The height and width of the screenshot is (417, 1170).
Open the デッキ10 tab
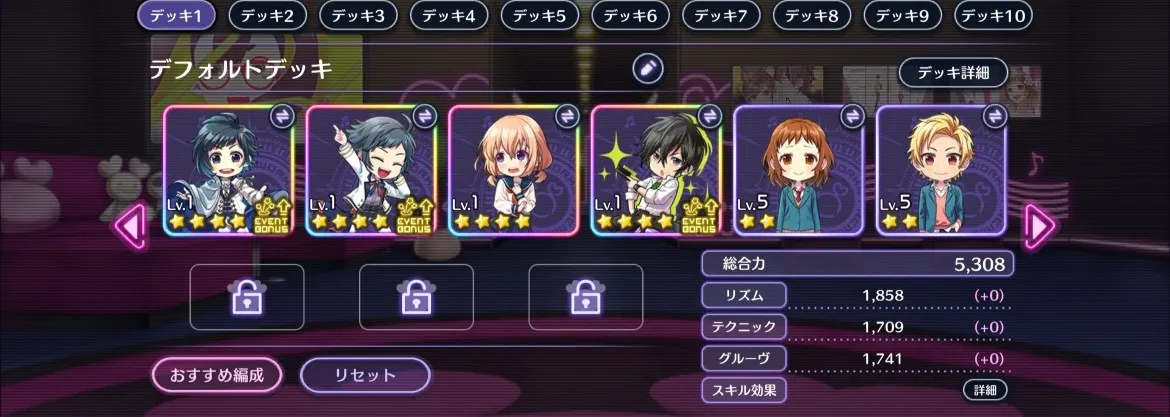coord(994,16)
